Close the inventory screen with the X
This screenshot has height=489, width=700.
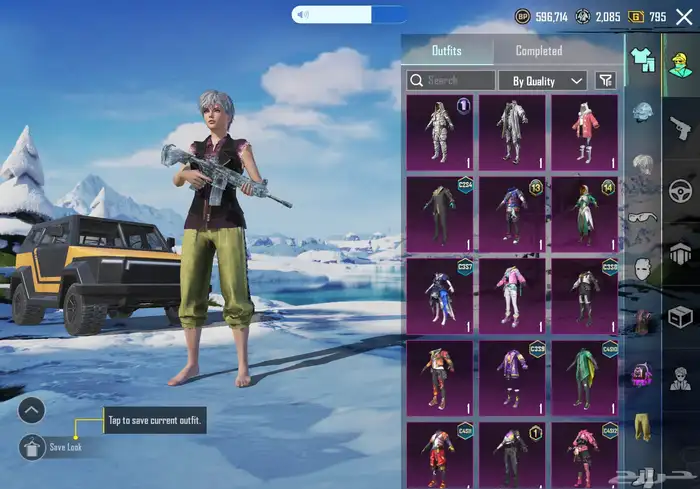pyautogui.click(x=684, y=17)
